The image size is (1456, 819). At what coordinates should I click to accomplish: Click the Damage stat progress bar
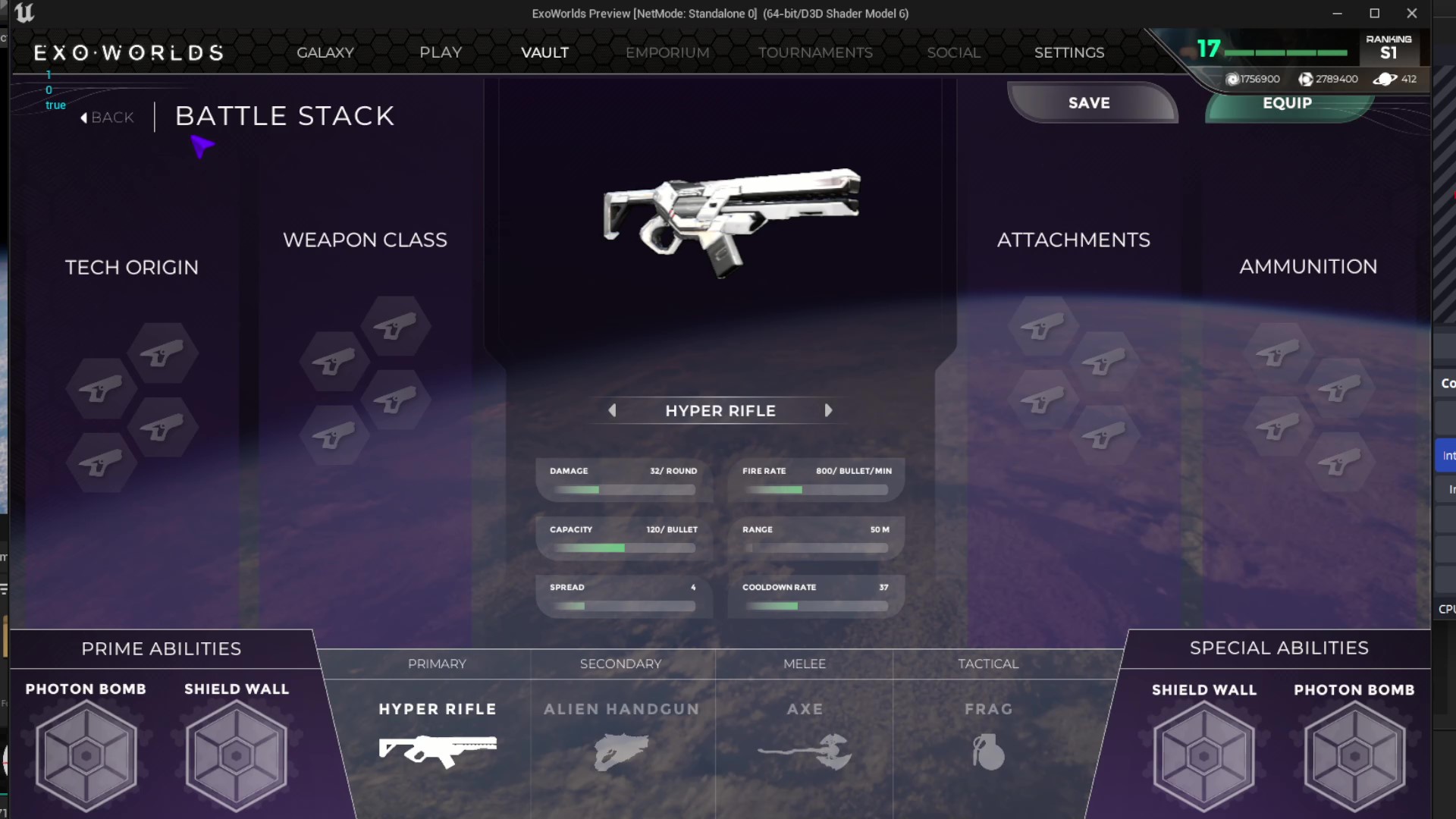pyautogui.click(x=618, y=490)
